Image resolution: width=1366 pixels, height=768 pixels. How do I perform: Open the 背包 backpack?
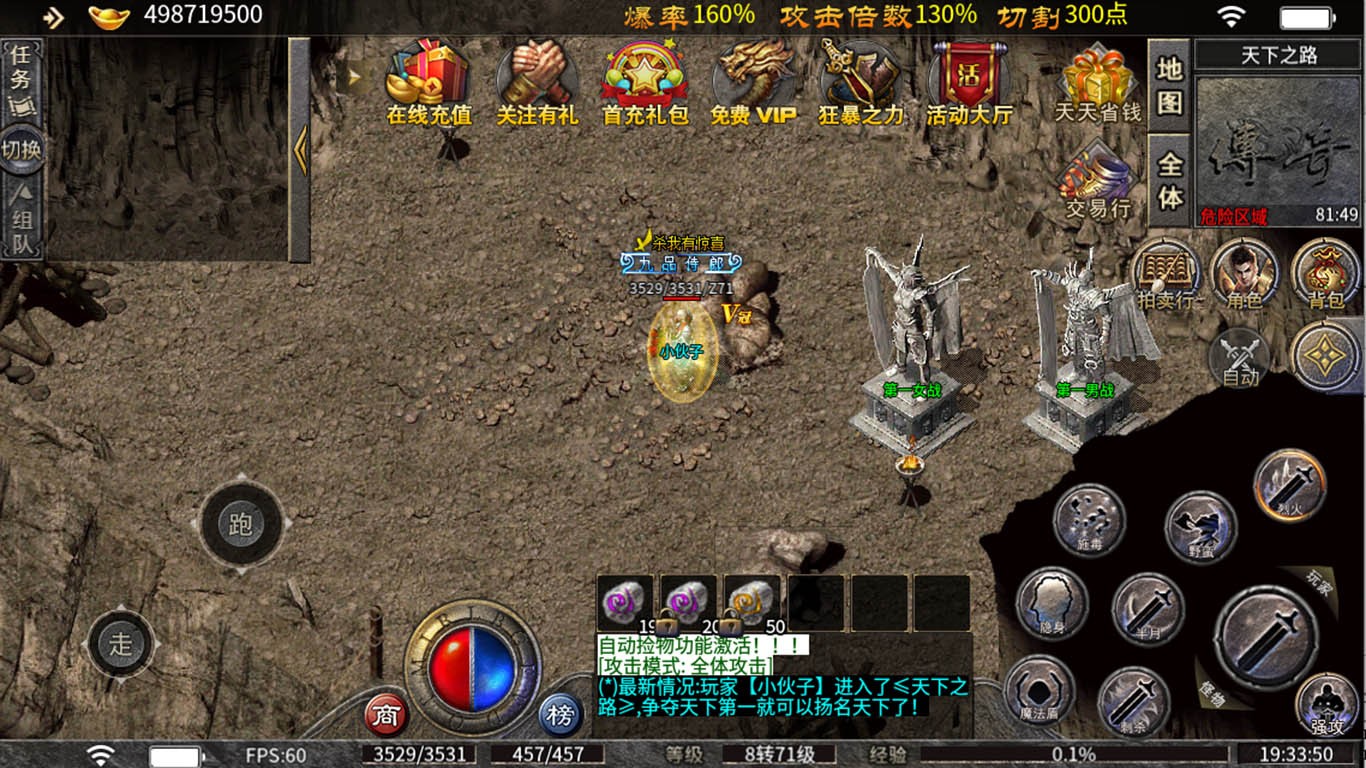[x=1325, y=275]
